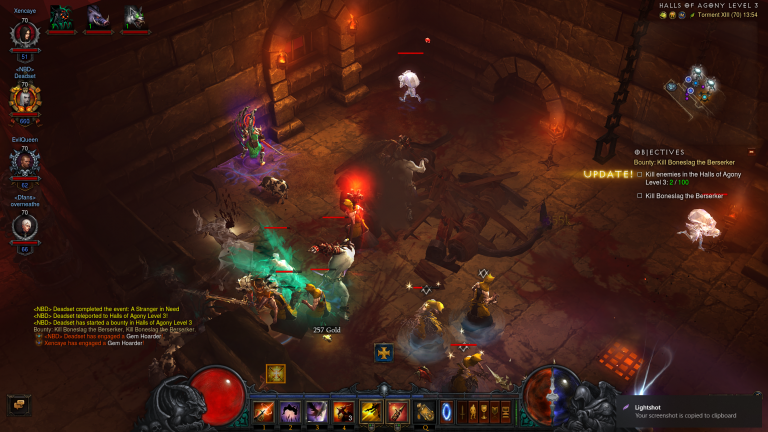Image resolution: width=768 pixels, height=432 pixels.
Task: Select Deadset's party portrait
Action: tap(25, 97)
